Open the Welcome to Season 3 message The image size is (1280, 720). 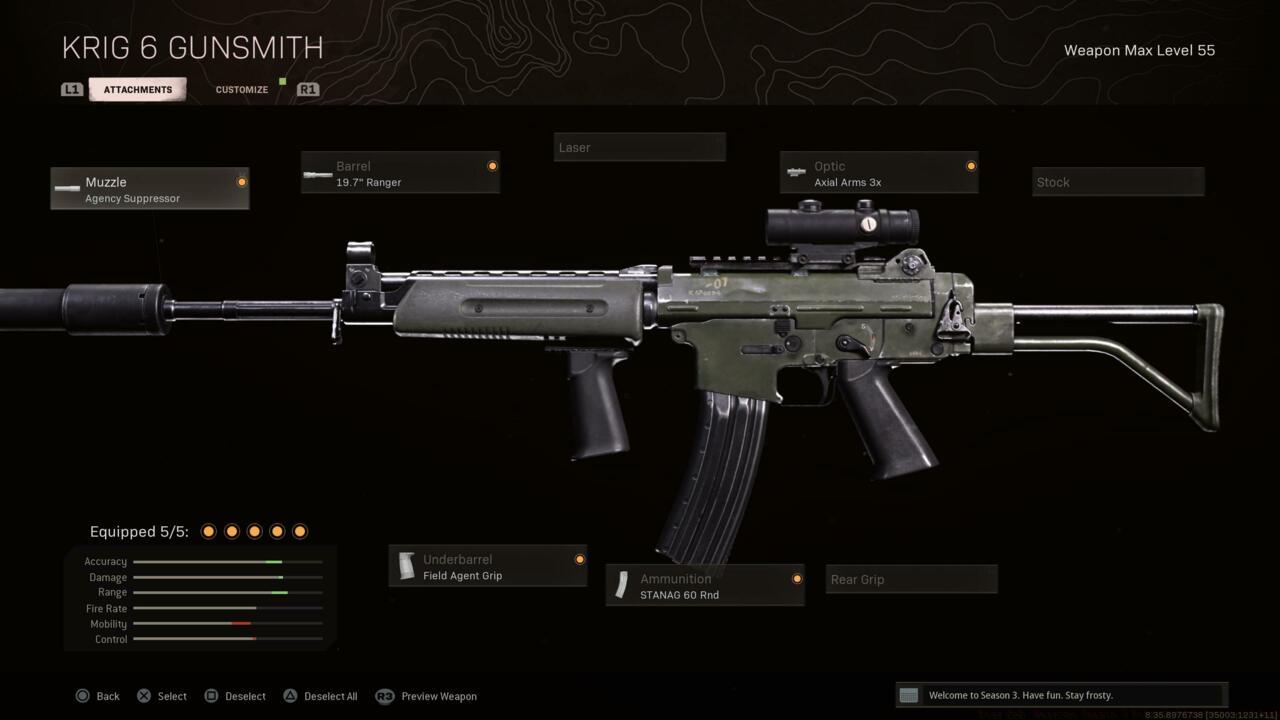click(1061, 695)
